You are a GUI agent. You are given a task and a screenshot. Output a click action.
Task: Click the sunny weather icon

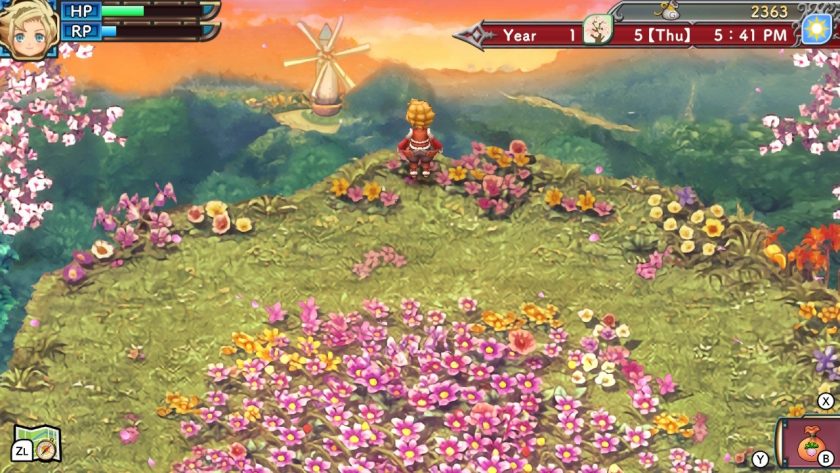[816, 29]
